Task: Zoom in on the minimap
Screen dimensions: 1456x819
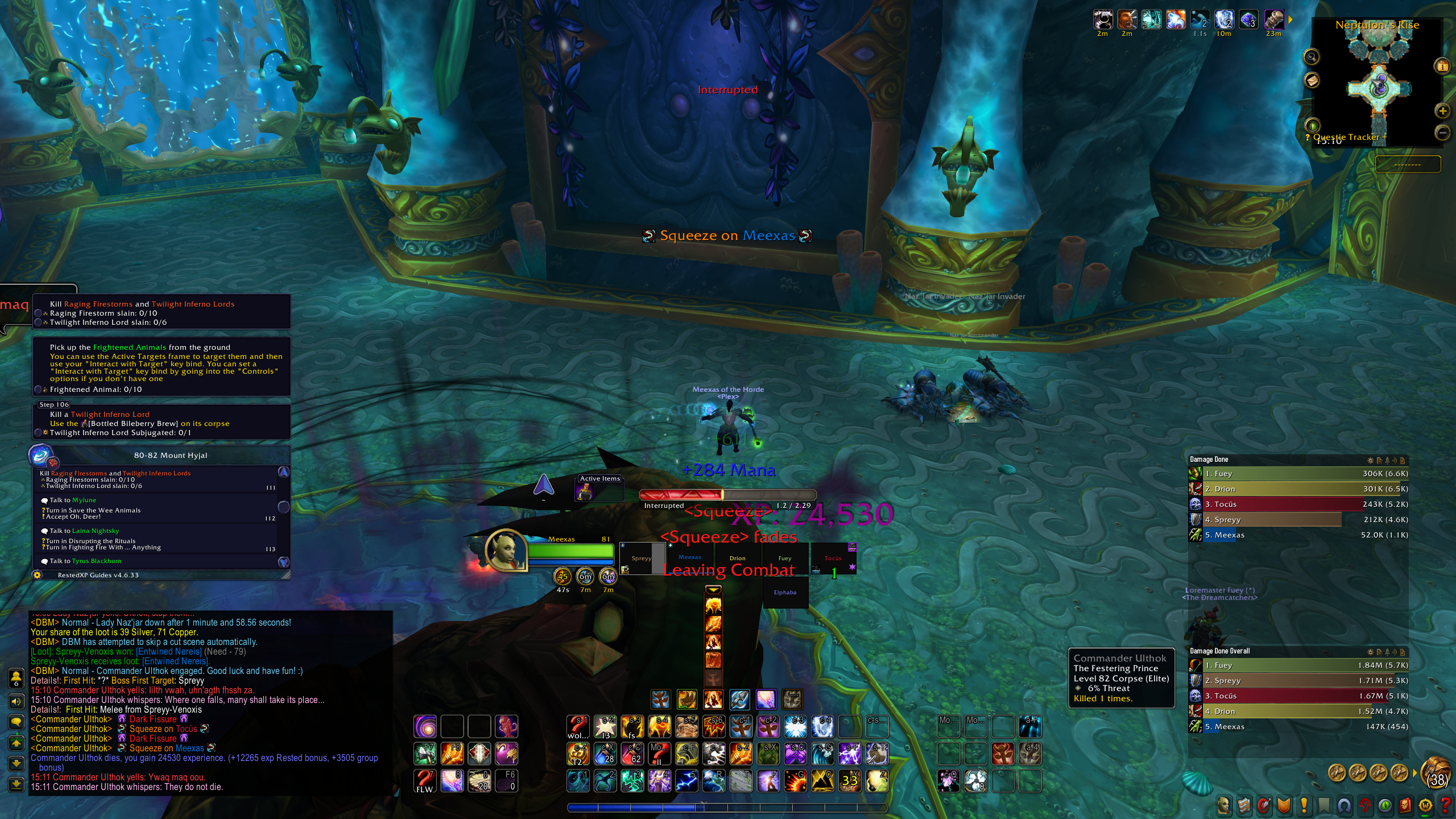Action: (1442, 110)
